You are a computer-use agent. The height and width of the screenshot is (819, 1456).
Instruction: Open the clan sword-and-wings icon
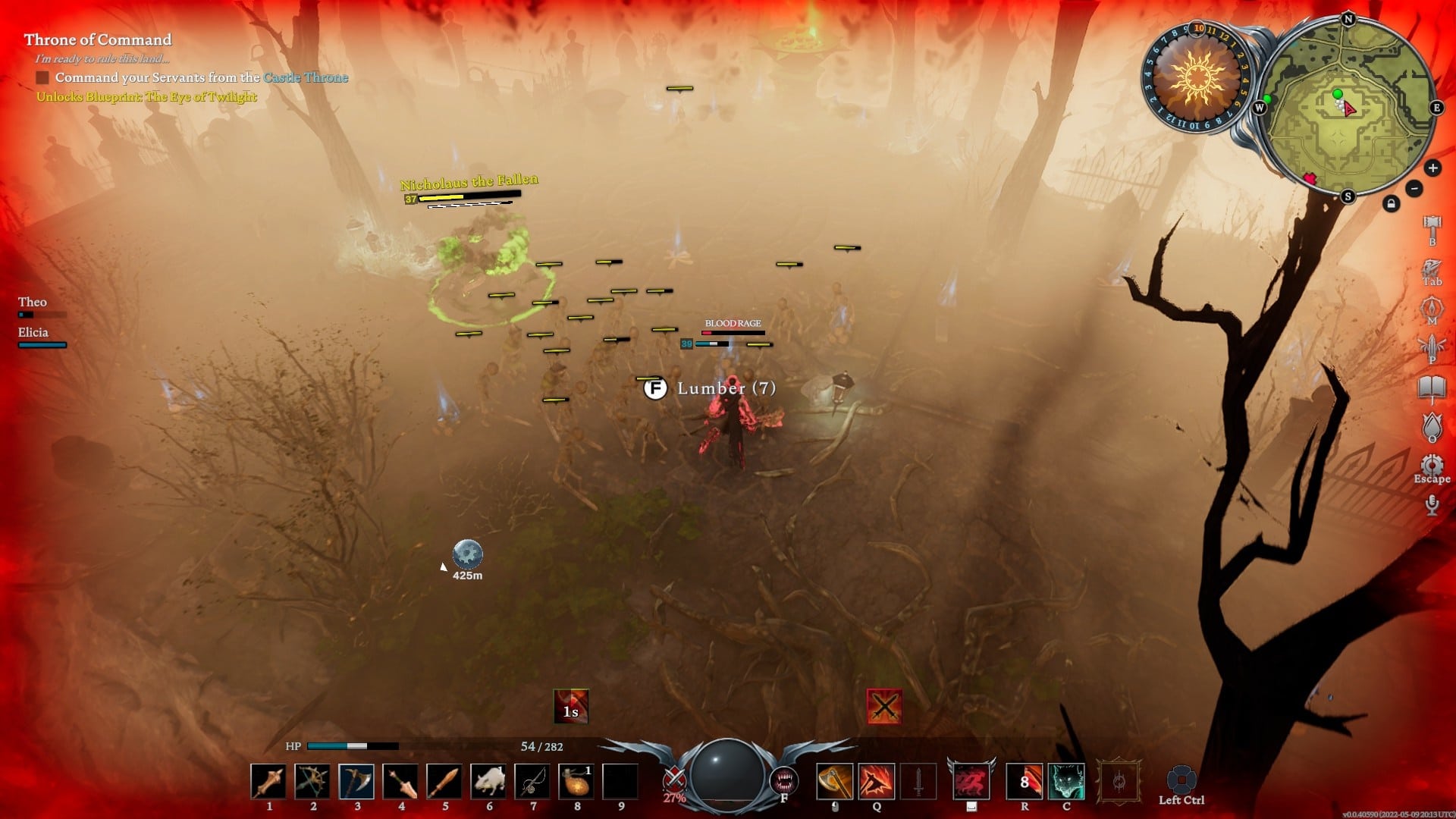(1432, 347)
